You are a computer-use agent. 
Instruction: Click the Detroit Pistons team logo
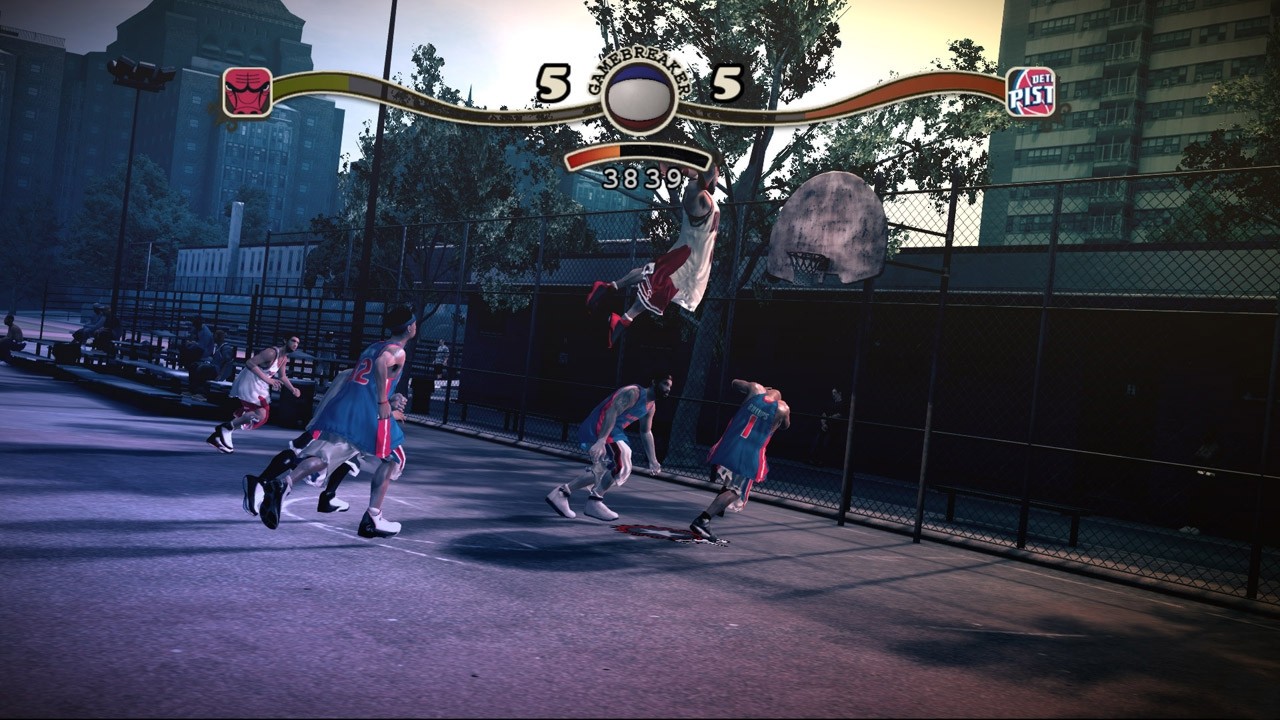(1030, 93)
